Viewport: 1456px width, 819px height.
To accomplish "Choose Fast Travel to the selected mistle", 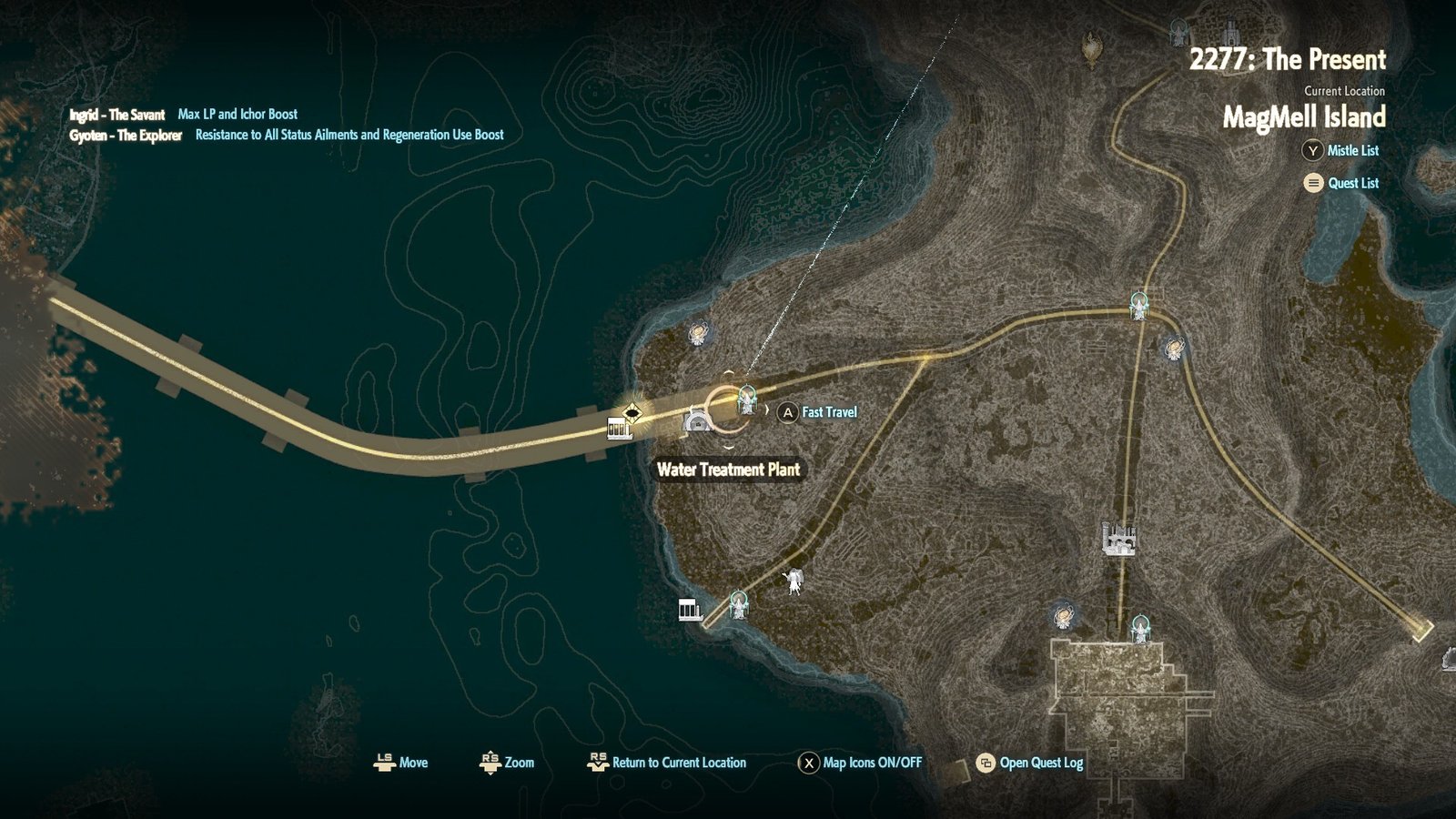I will [818, 412].
